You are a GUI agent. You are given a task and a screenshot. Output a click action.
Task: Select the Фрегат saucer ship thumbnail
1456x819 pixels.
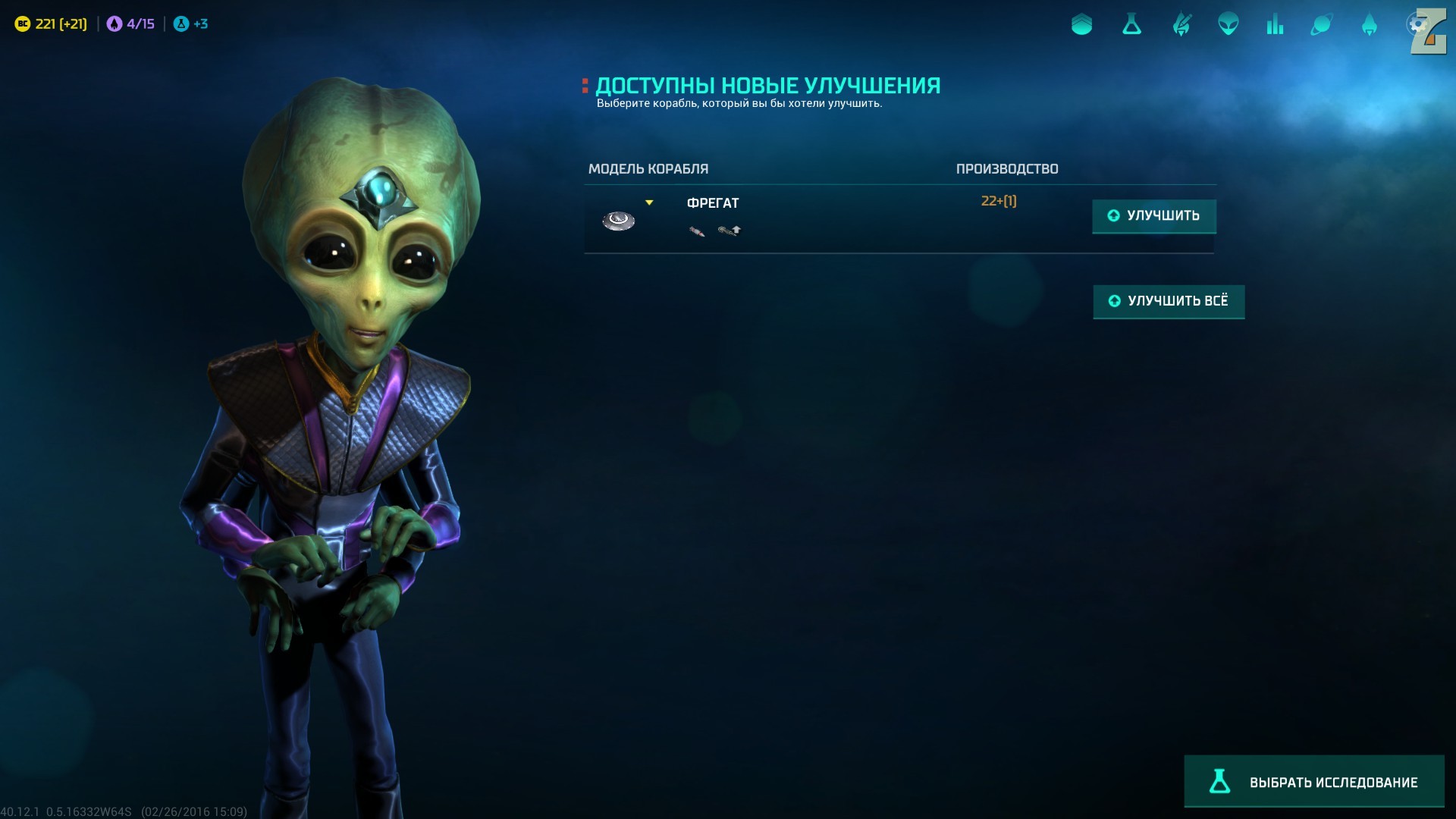(618, 221)
